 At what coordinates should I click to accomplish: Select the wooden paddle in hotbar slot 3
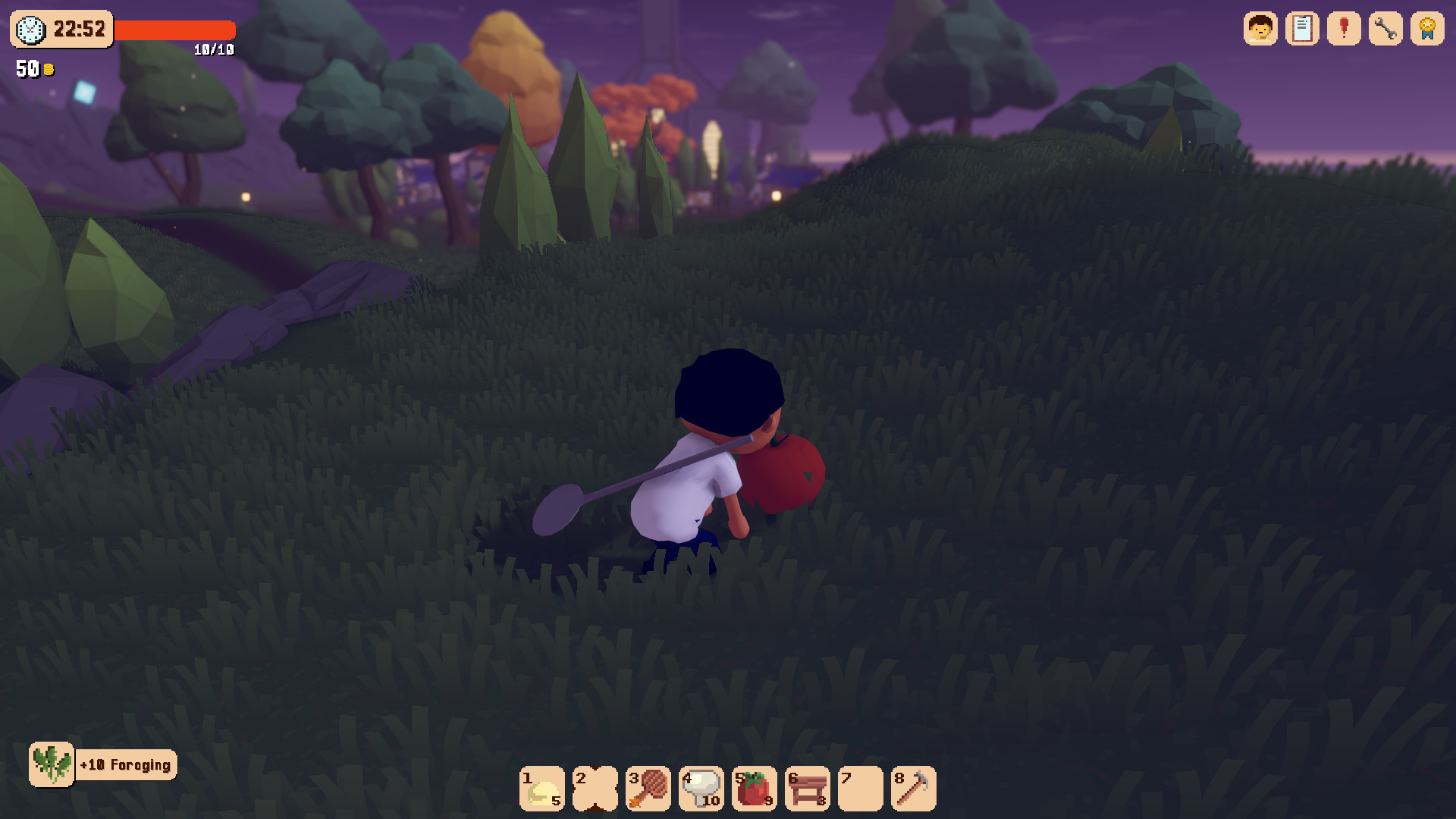(648, 789)
